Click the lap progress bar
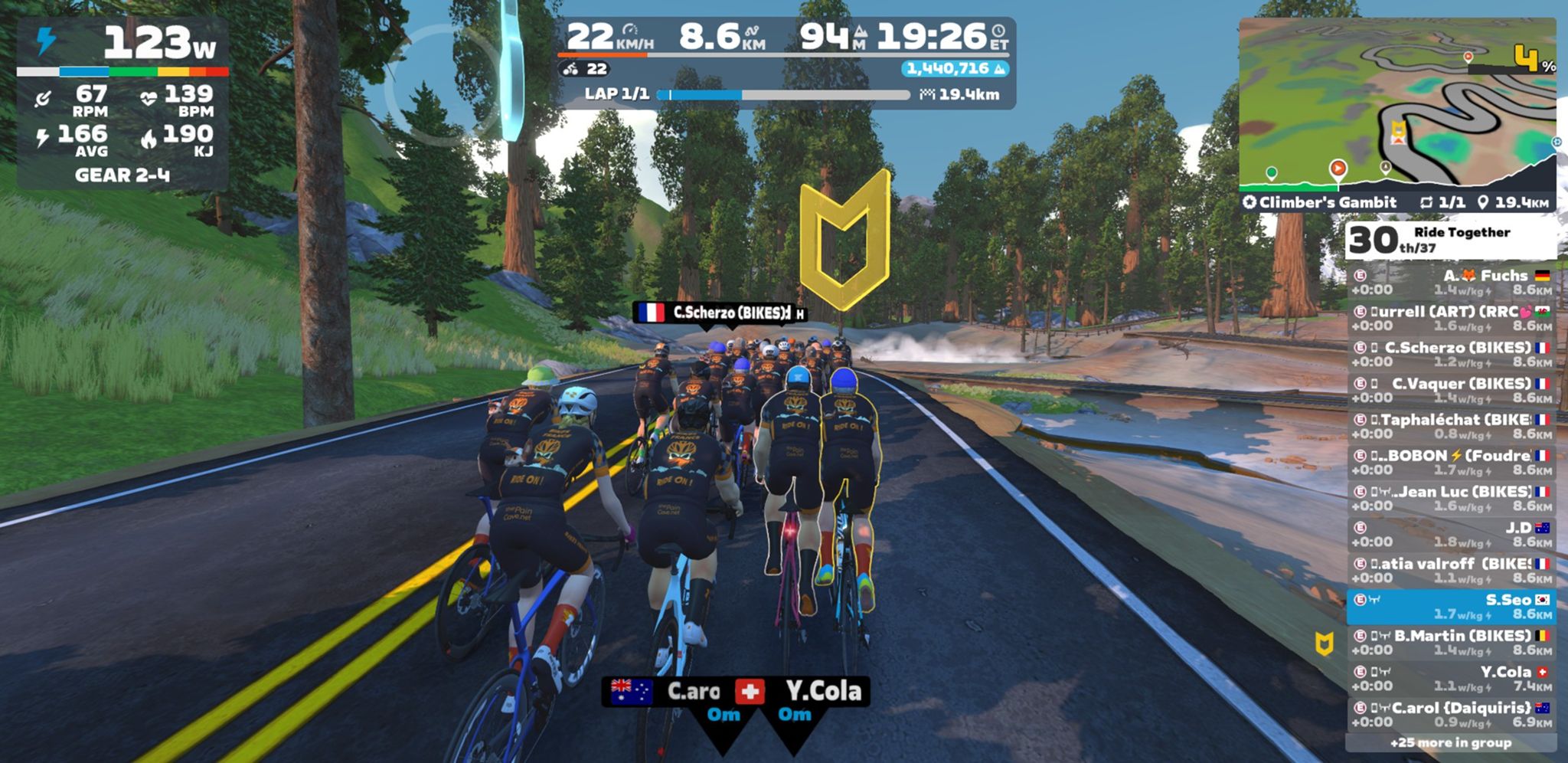Image resolution: width=1568 pixels, height=763 pixels. [785, 95]
